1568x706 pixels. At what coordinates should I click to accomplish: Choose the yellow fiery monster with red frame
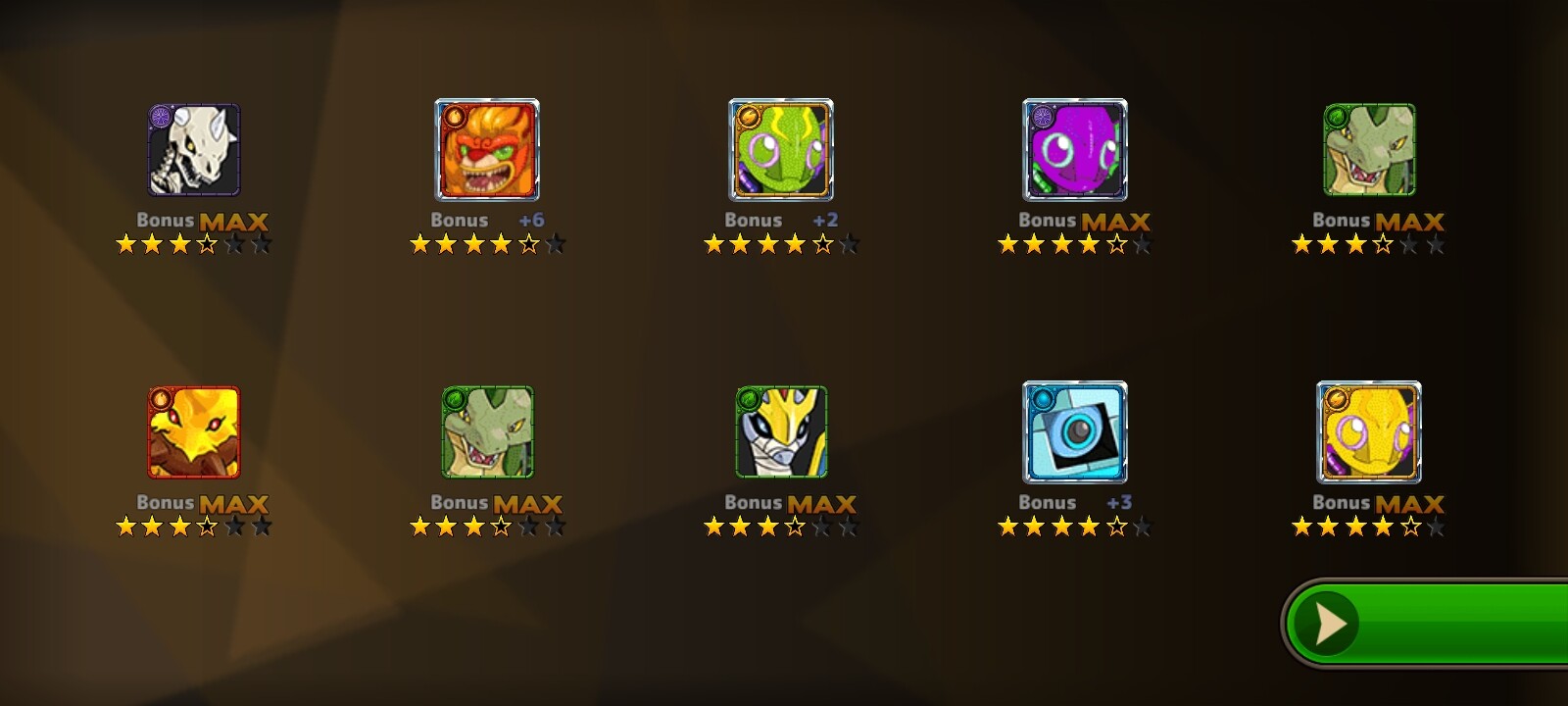[194, 432]
